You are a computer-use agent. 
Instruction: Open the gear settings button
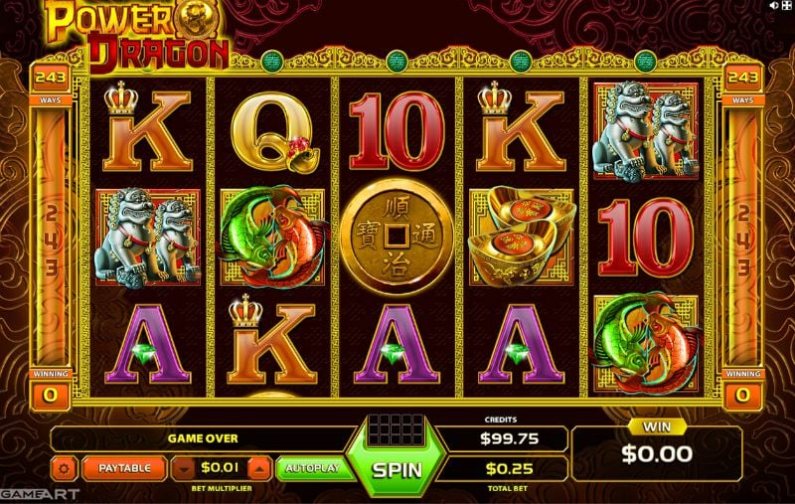(x=65, y=467)
